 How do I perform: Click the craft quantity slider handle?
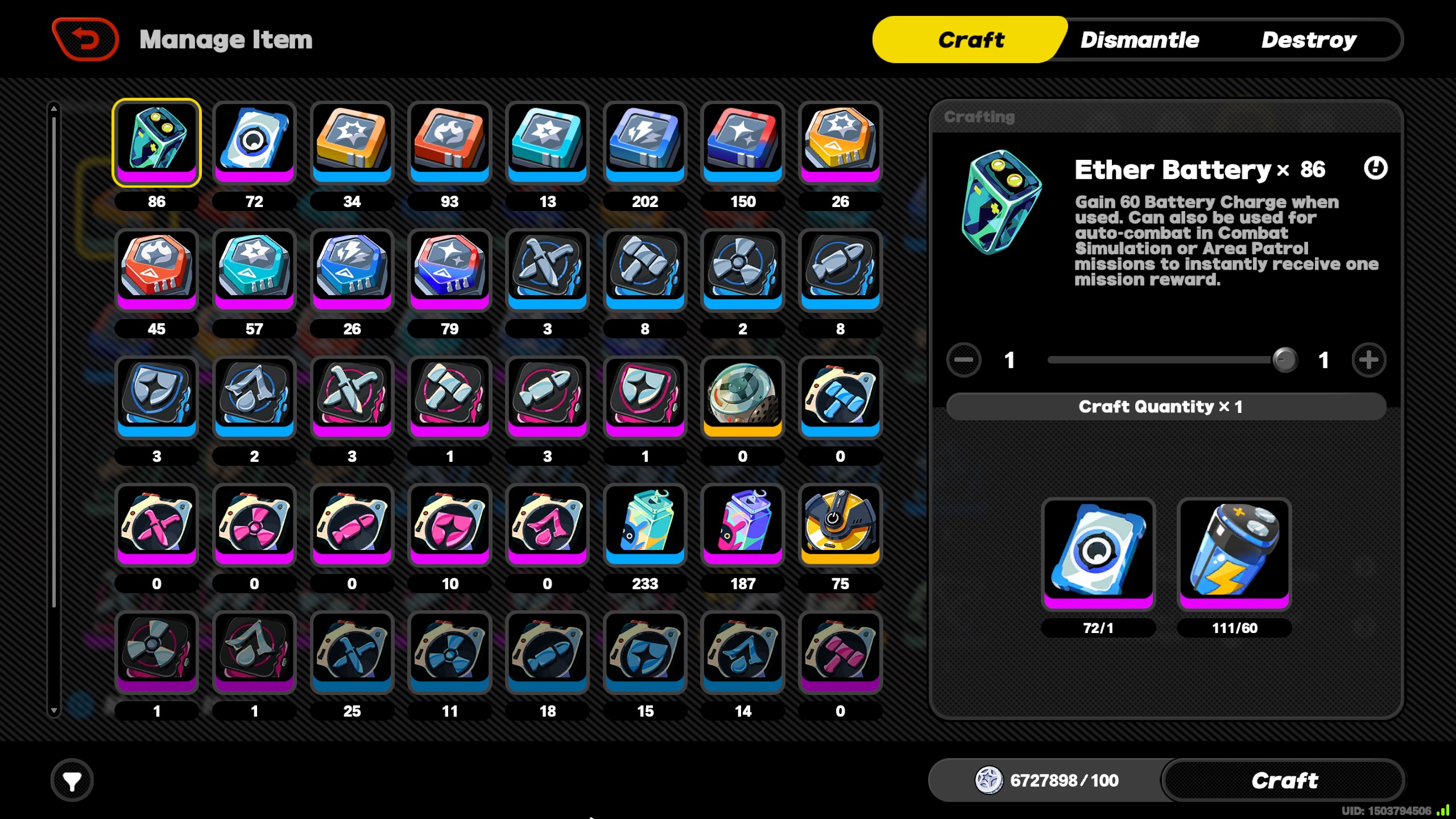point(1284,360)
